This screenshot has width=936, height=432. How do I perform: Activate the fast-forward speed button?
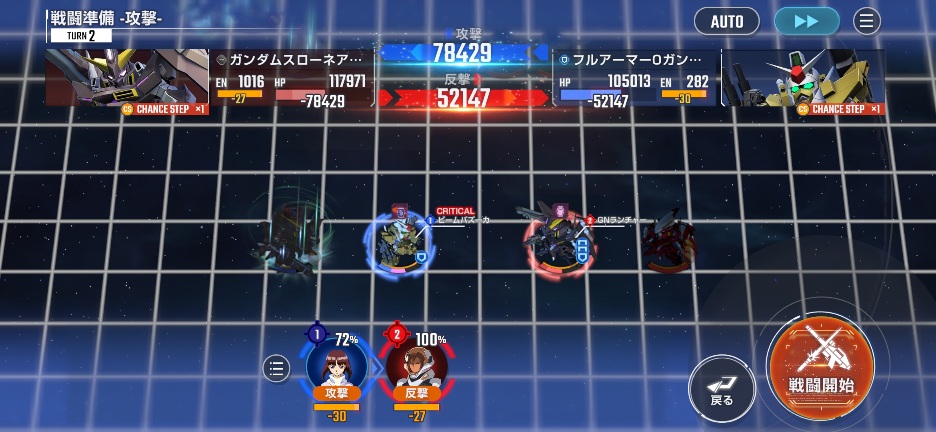pos(806,20)
